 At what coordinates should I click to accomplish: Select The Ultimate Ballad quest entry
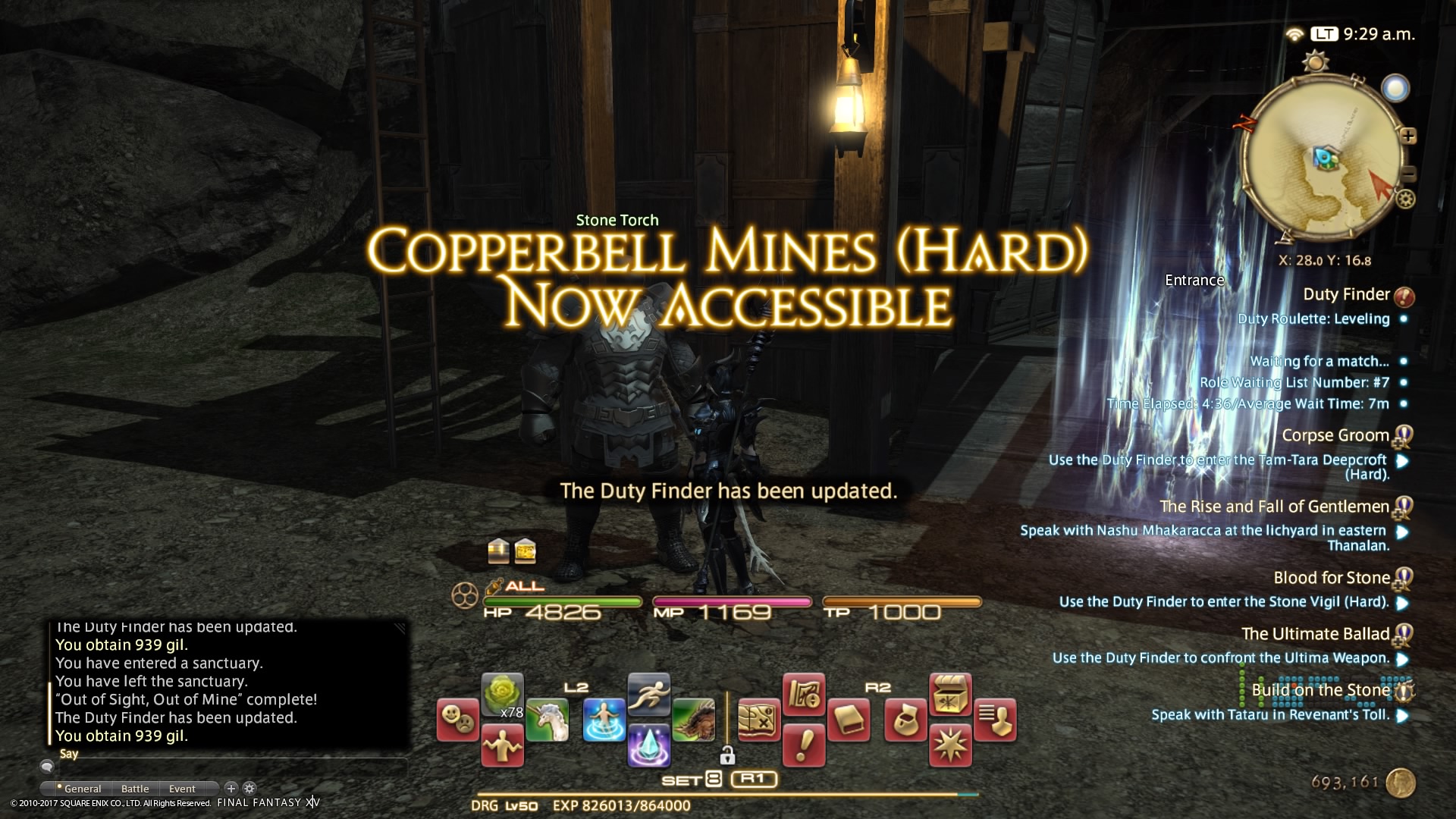[x=1315, y=634]
